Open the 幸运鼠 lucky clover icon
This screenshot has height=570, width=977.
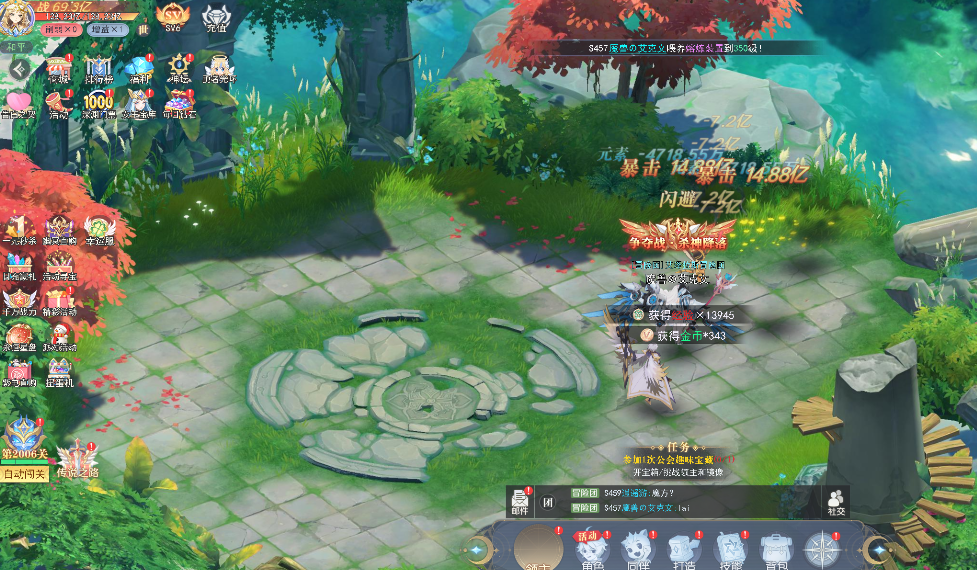[x=99, y=231]
